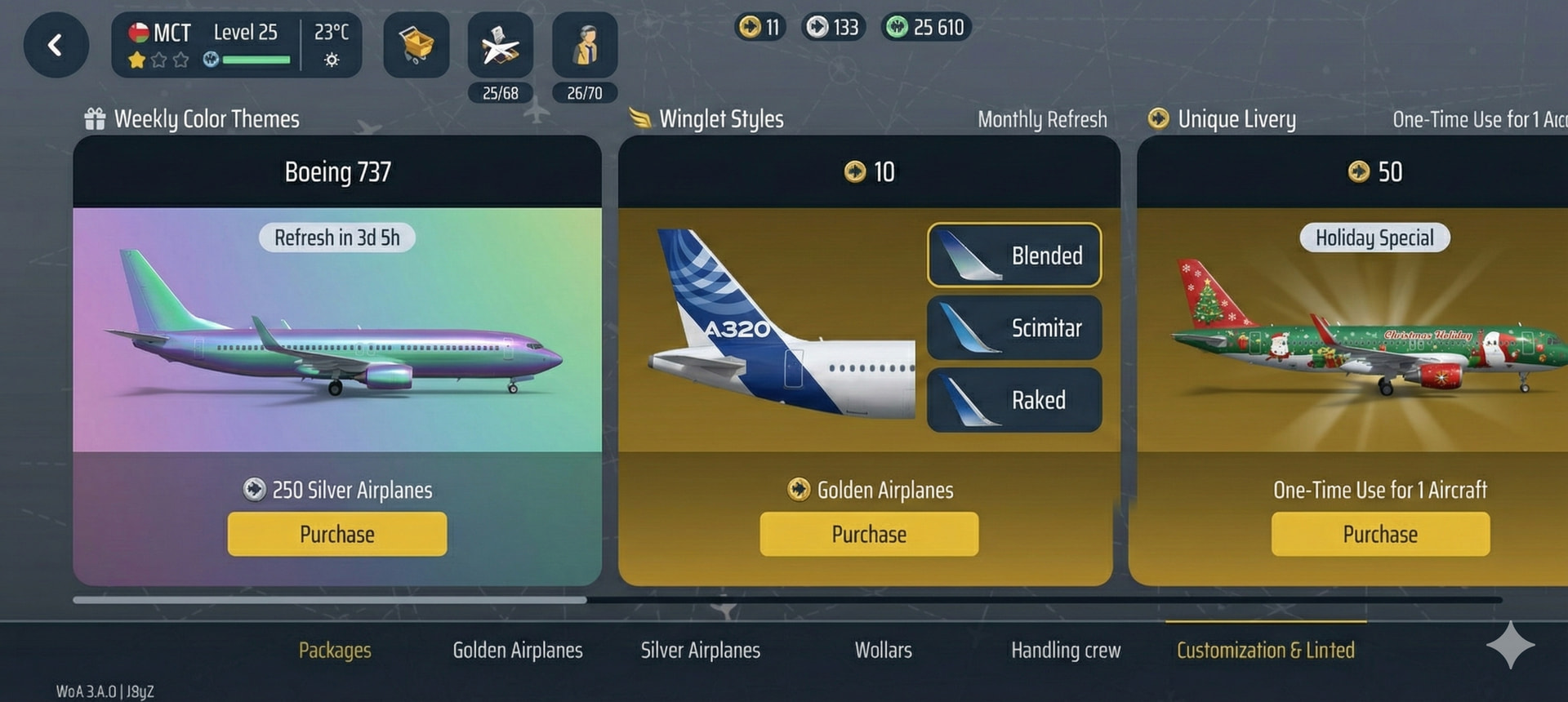Open the handling crew staff icon
The height and width of the screenshot is (702, 1568).
585,45
